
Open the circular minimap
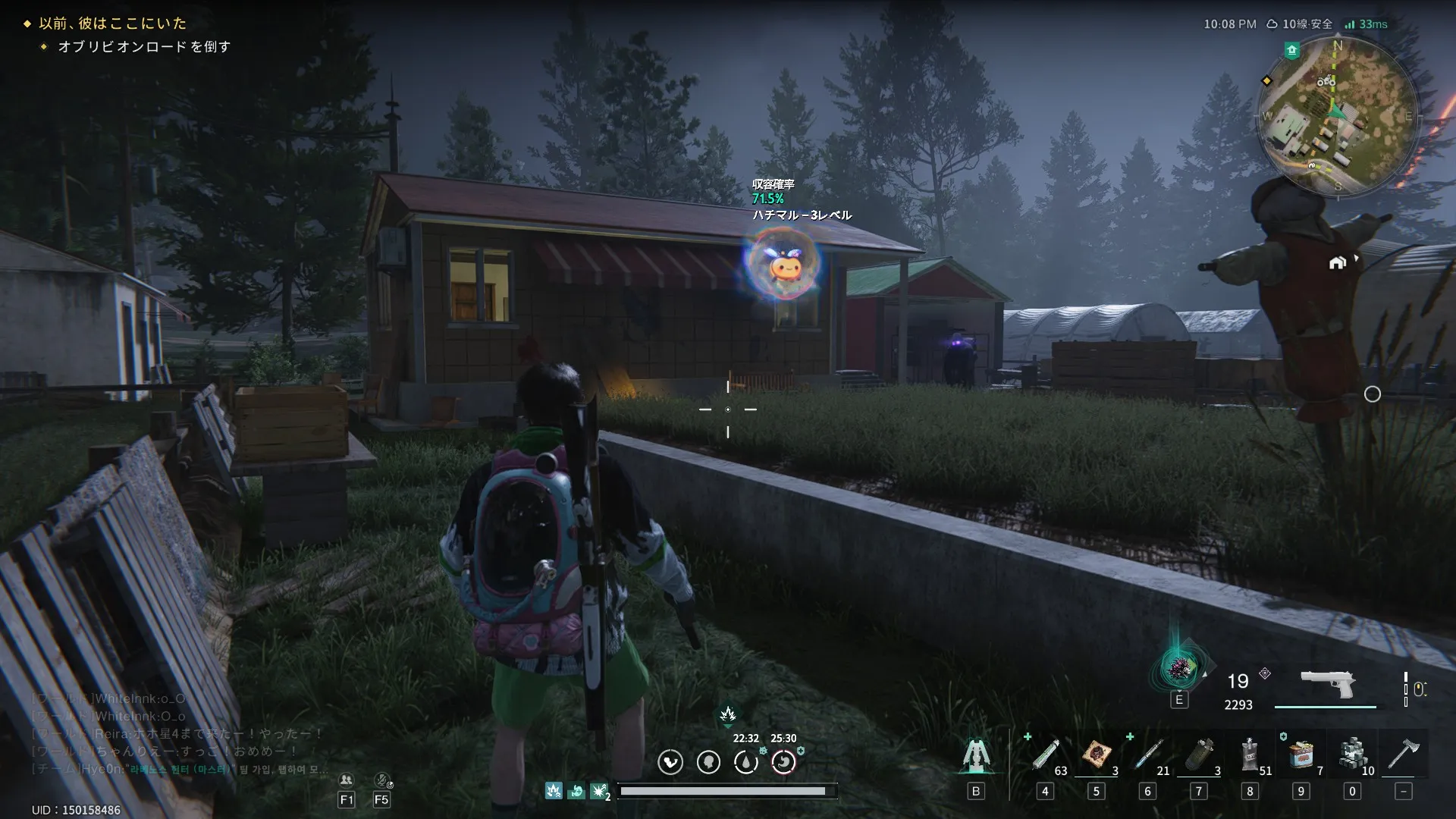click(x=1337, y=118)
